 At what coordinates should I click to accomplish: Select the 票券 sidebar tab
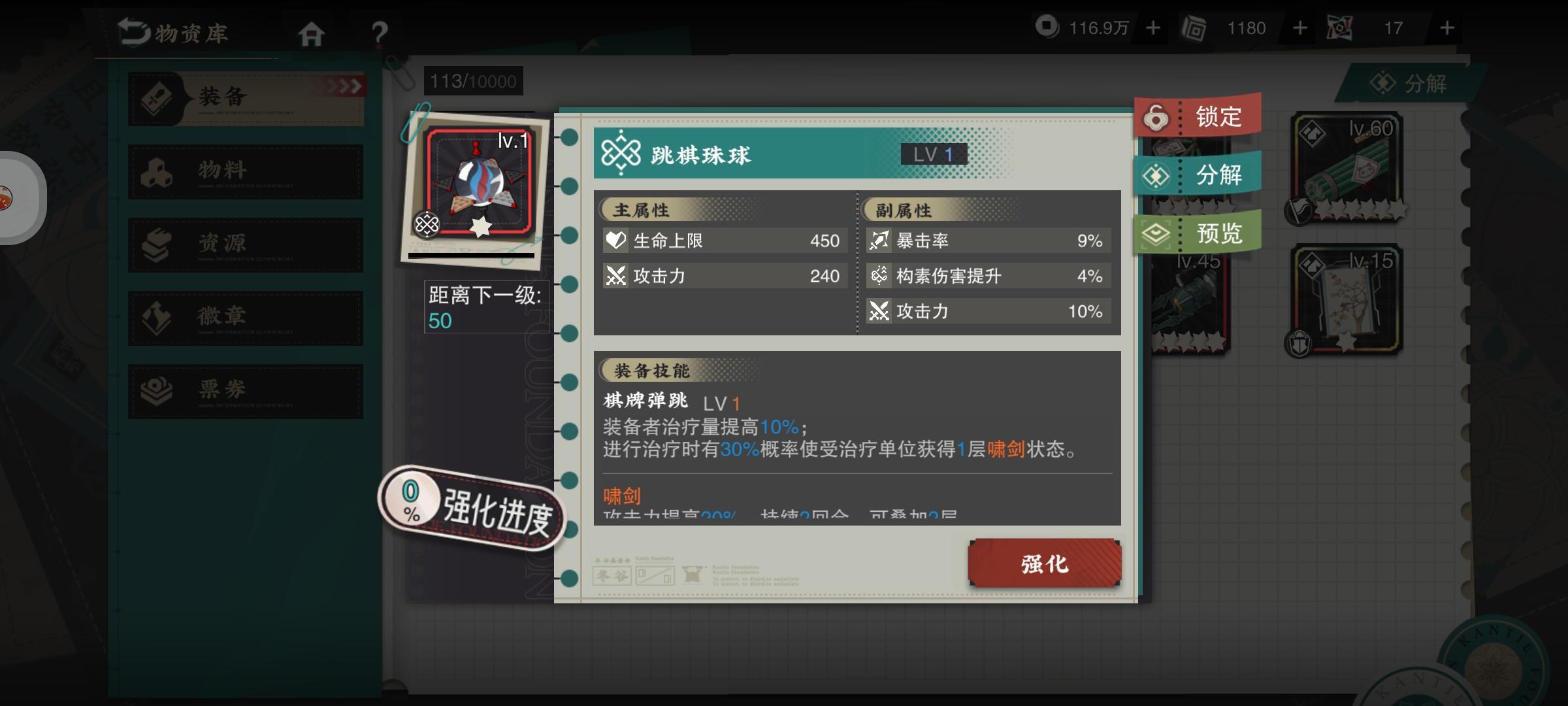click(246, 390)
